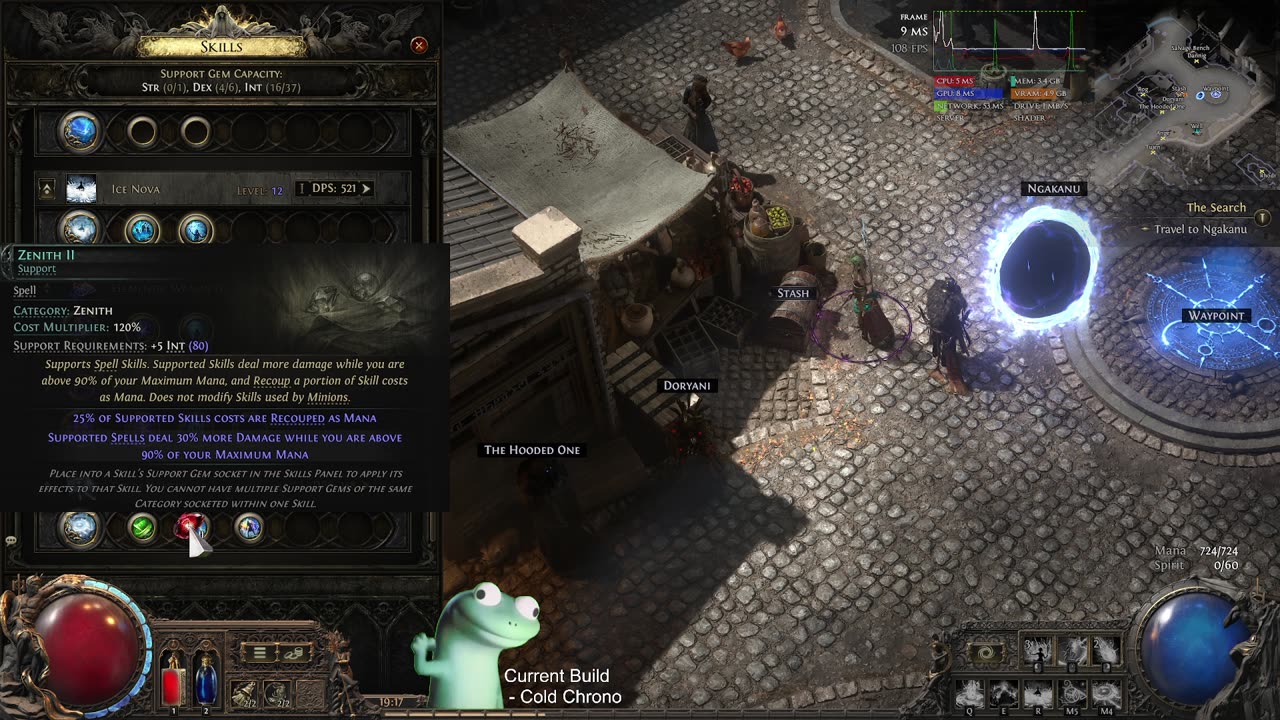Select the green support gem socket
Screen dimensions: 1280x720
[143, 527]
